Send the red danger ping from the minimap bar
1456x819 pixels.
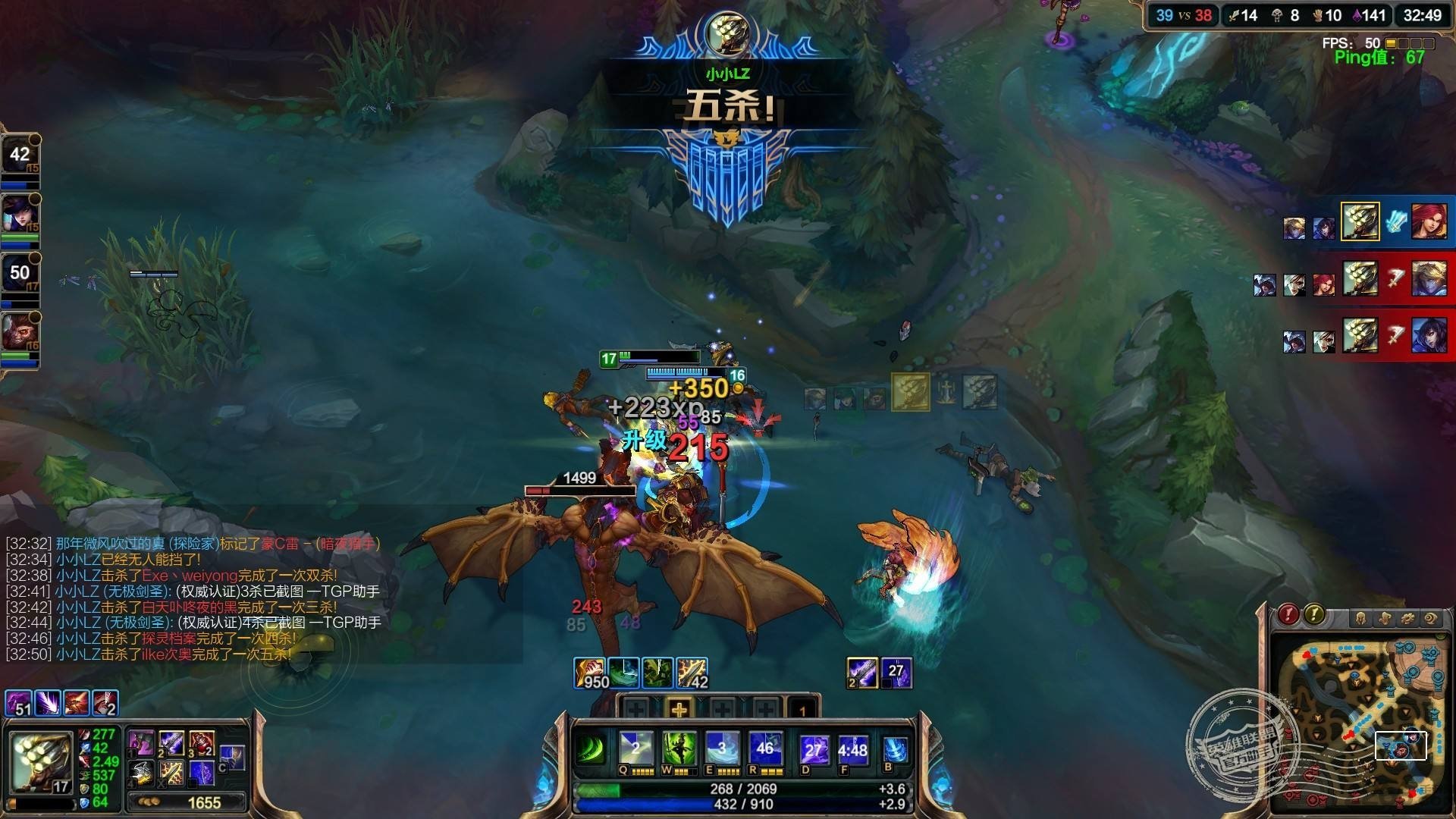tap(1288, 614)
